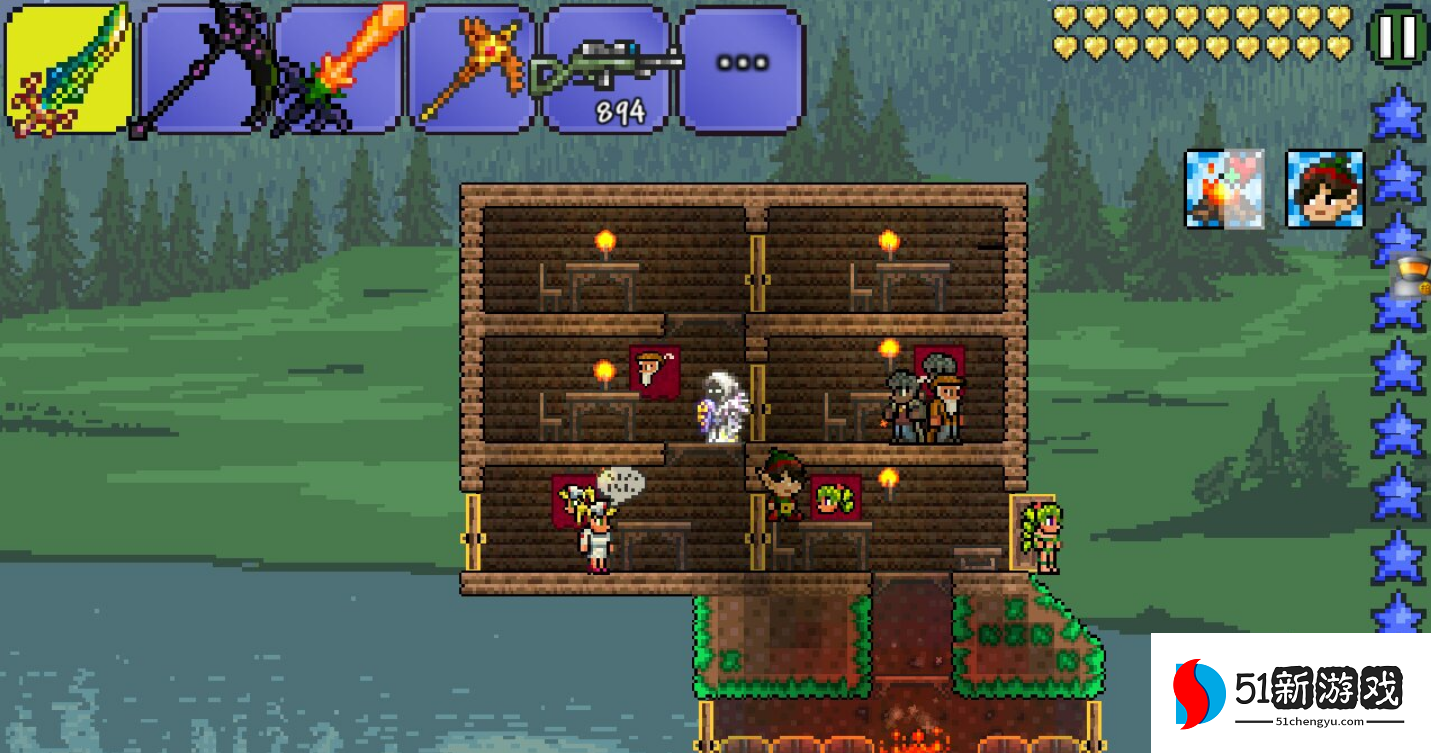This screenshot has height=753, width=1431.
Task: Tap the elf face buff icon
Action: (1324, 189)
